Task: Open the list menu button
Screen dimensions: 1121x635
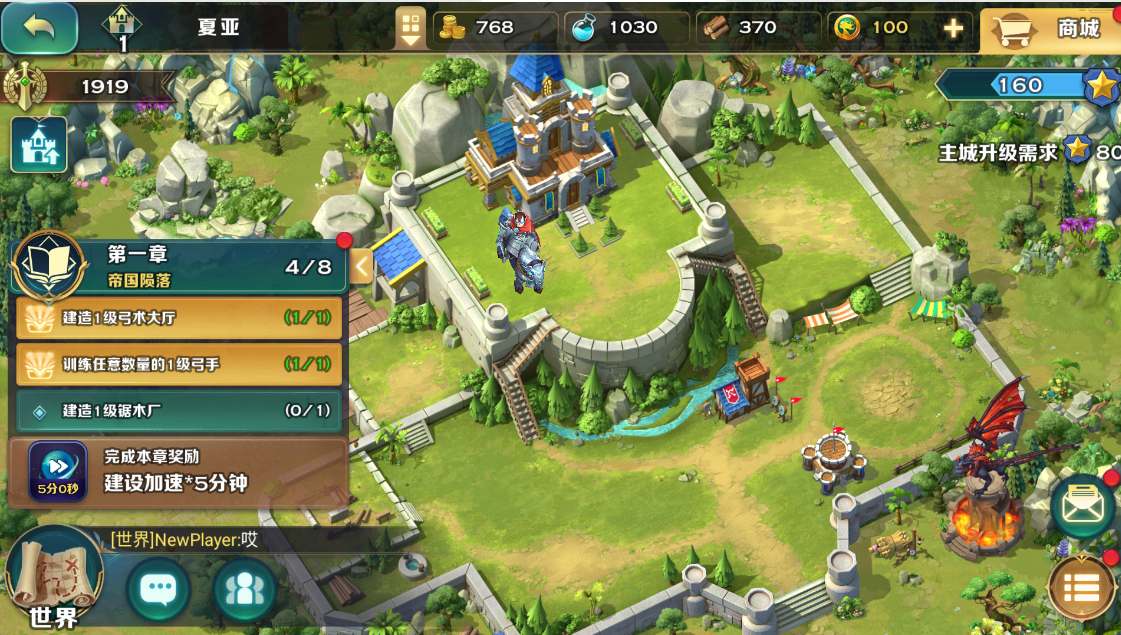Action: coord(1082,589)
